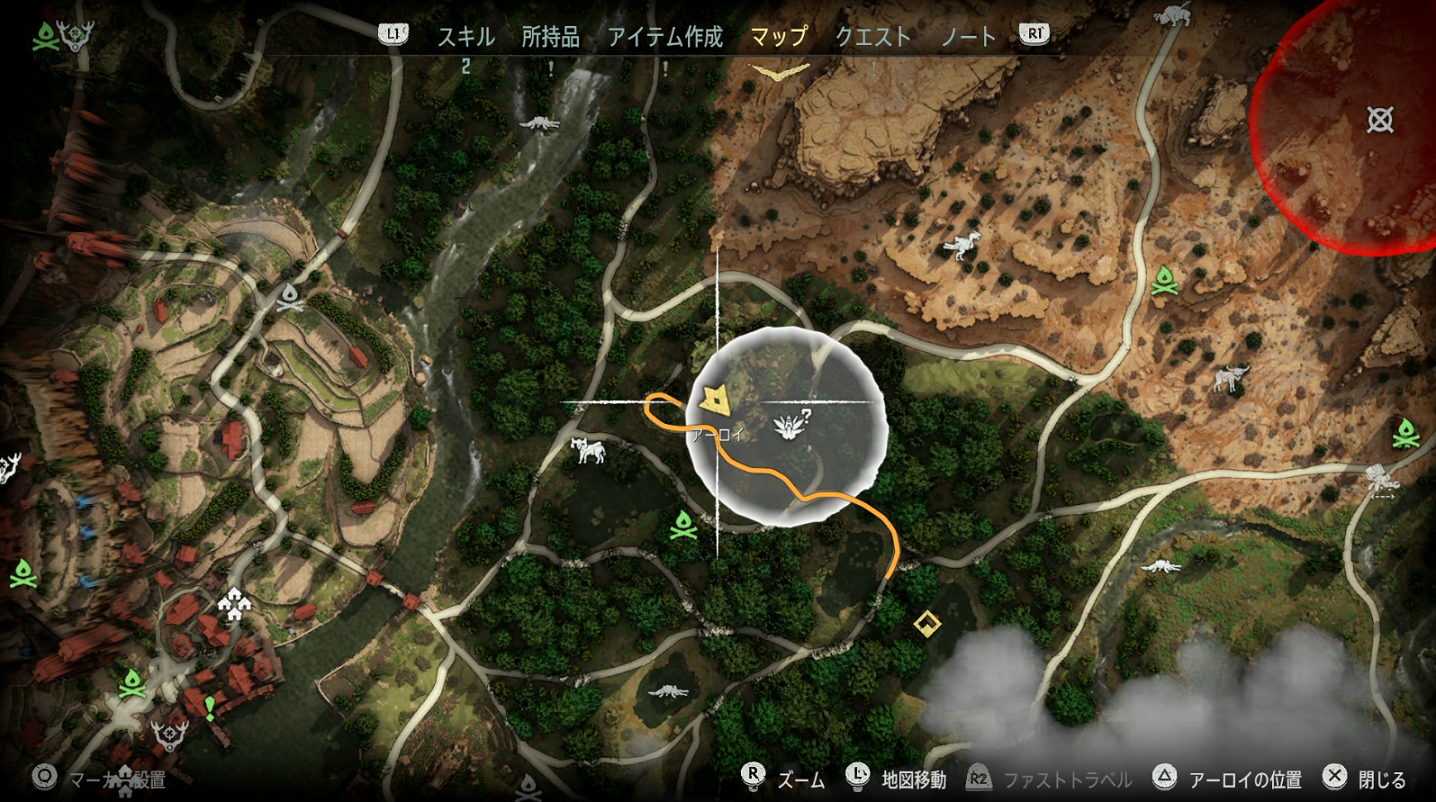Click the yellow diamond waypoint marker

tap(927, 624)
